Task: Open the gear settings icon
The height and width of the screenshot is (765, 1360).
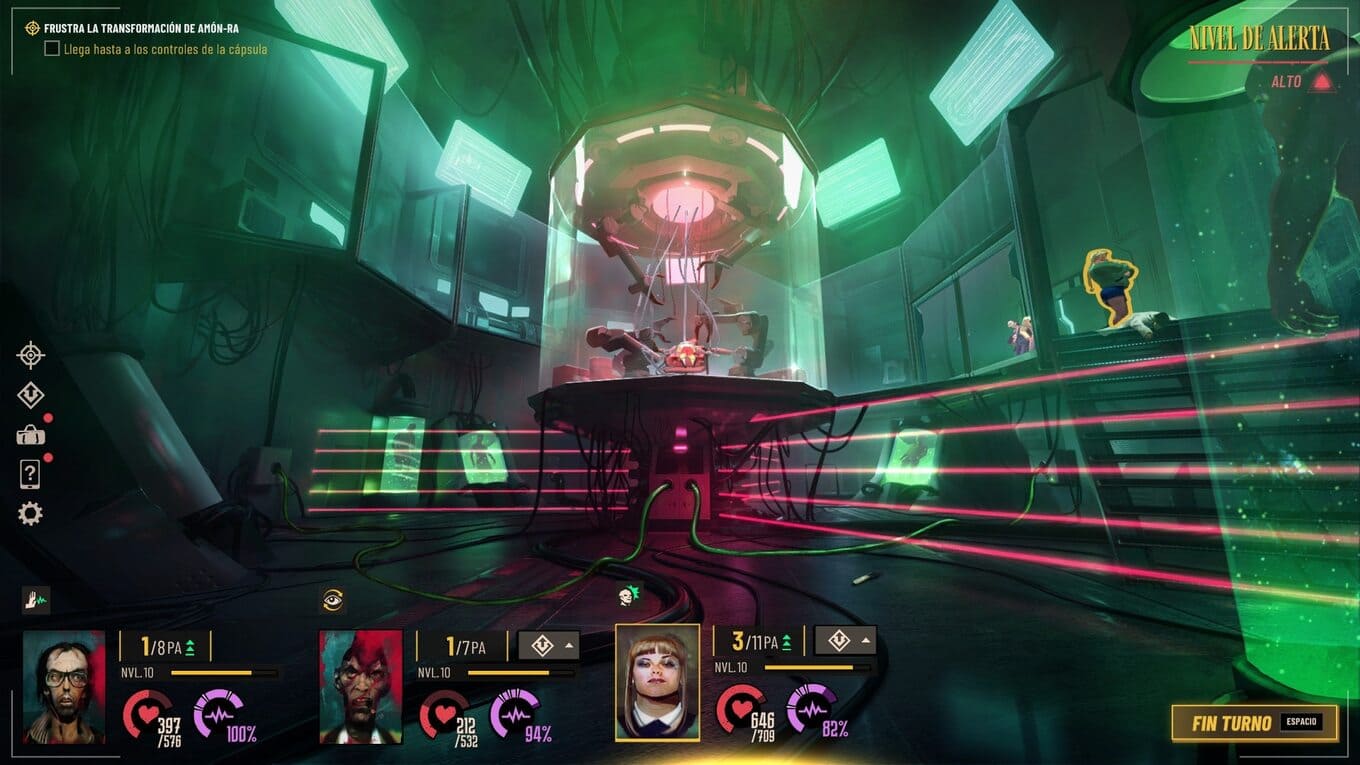Action: pyautogui.click(x=31, y=514)
